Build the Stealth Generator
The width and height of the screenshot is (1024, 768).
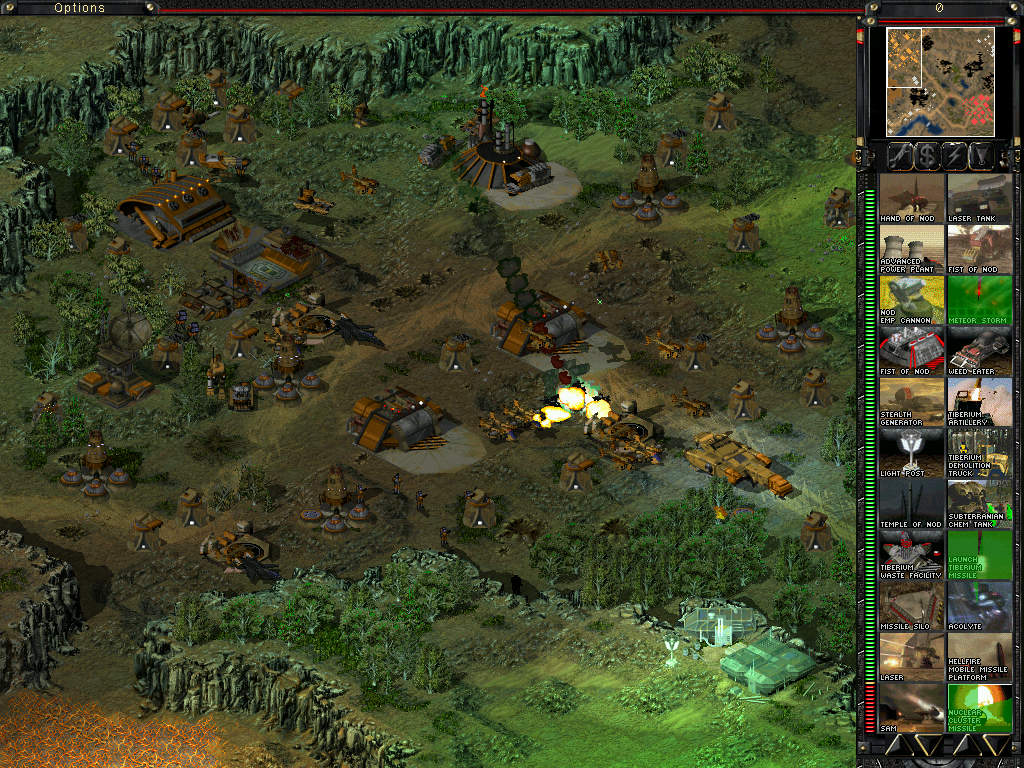pyautogui.click(x=911, y=402)
